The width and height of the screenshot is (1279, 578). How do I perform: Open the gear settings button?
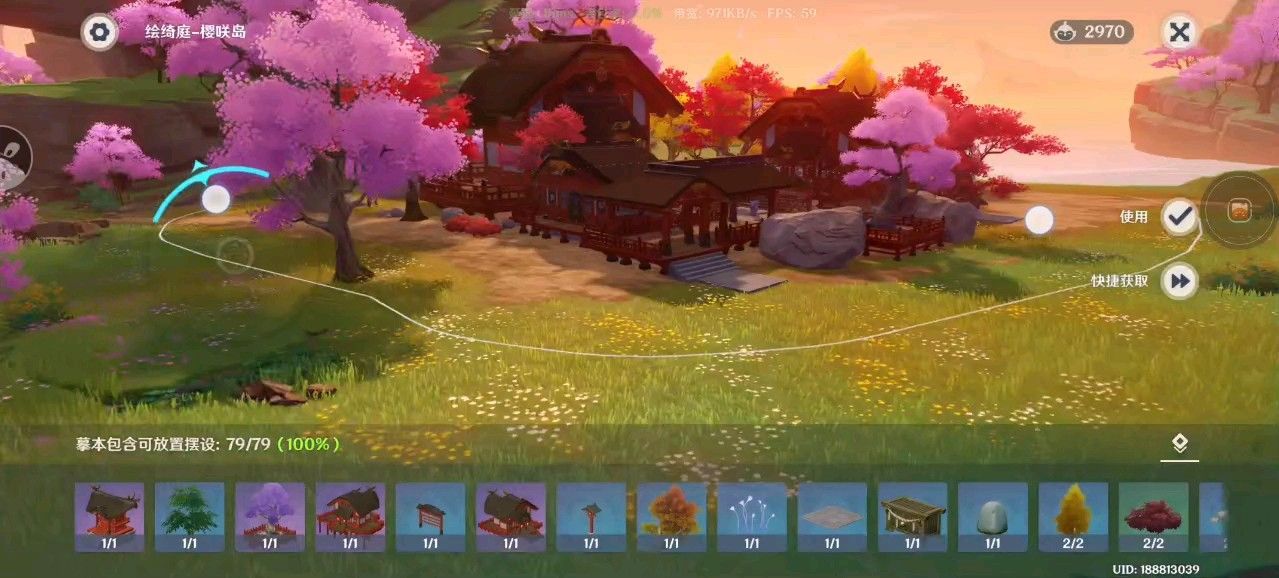coord(98,32)
